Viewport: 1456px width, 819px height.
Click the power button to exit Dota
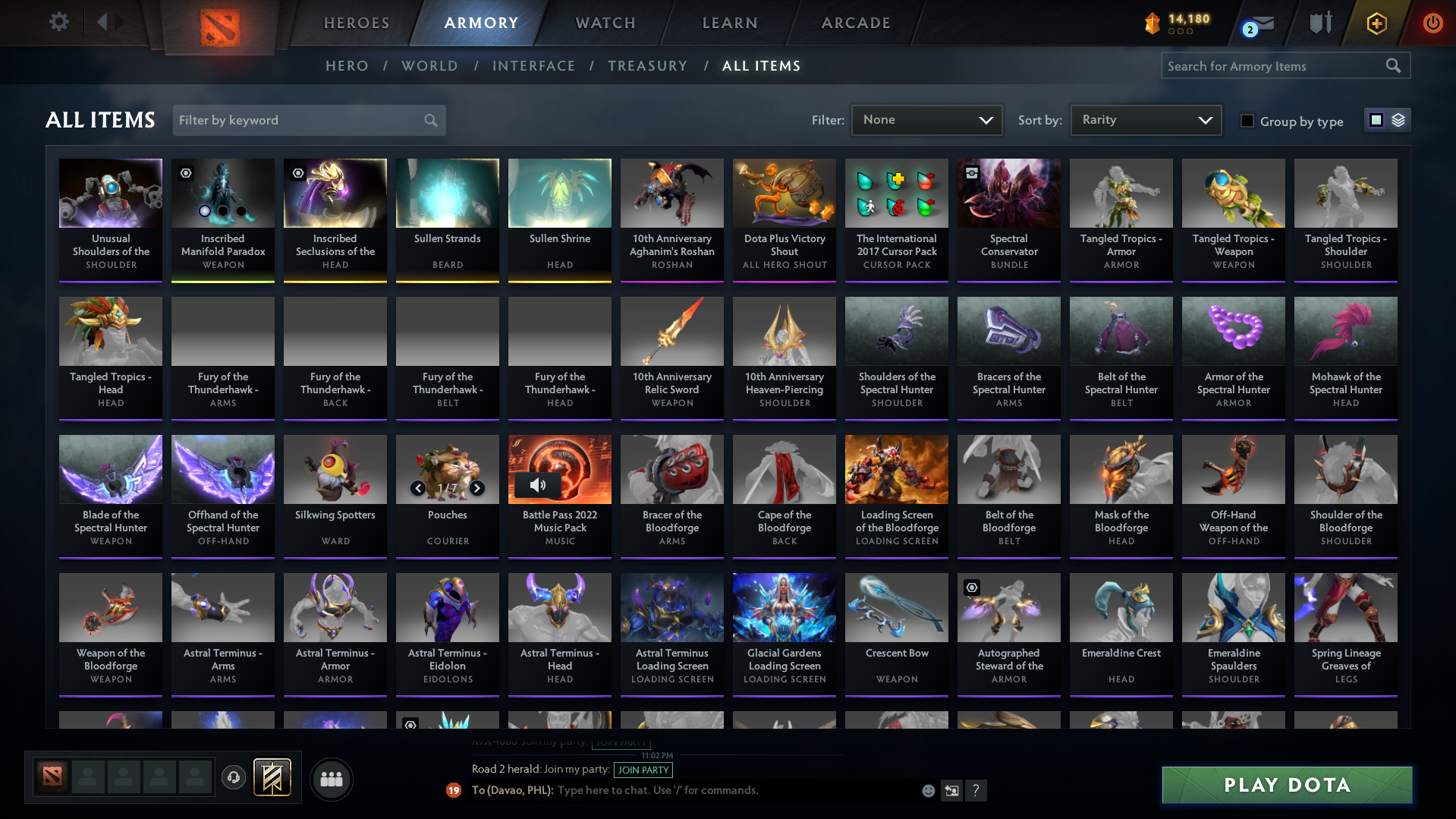pyautogui.click(x=1432, y=24)
